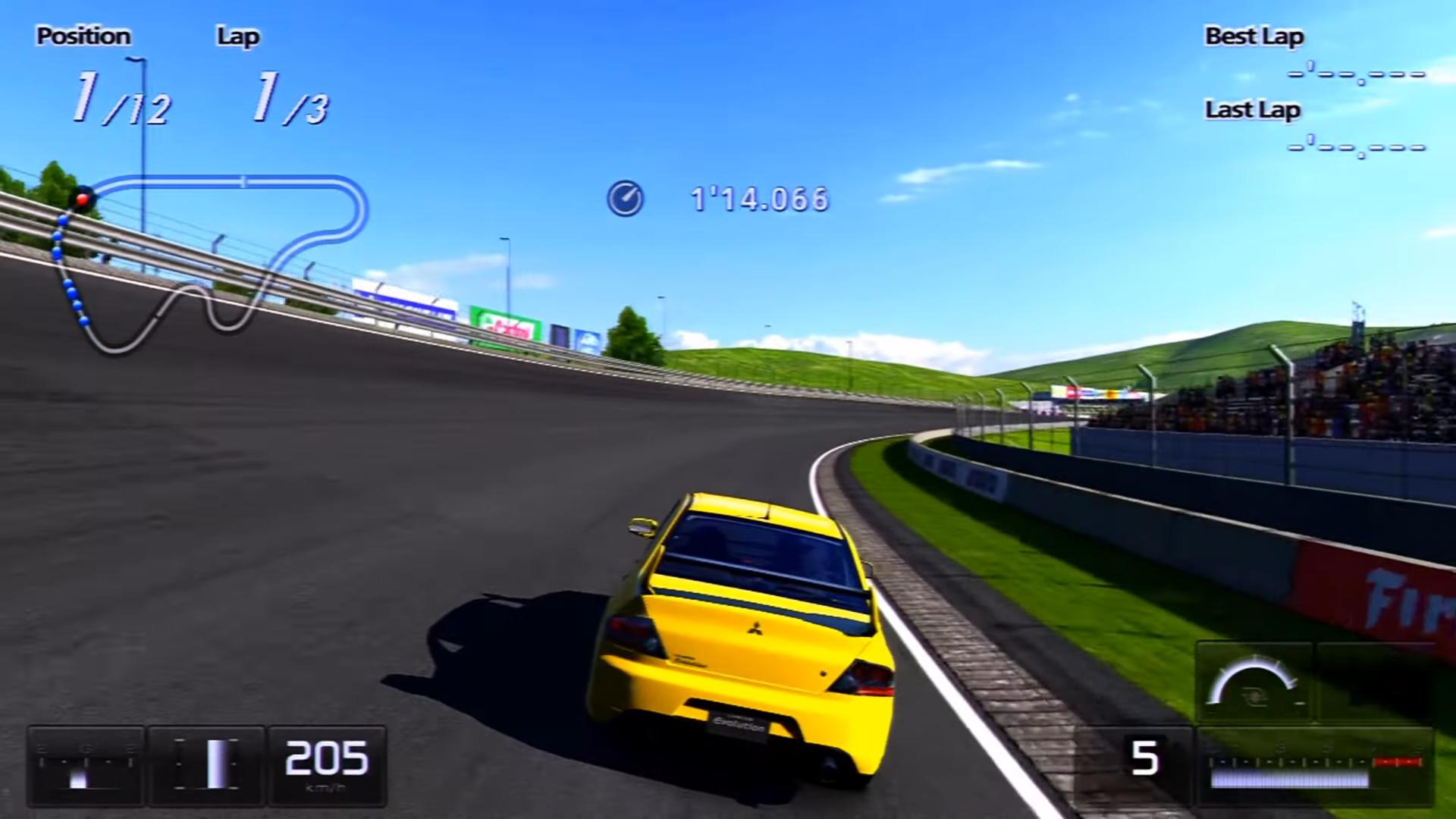
Task: Open the Lap header label
Action: click(237, 36)
